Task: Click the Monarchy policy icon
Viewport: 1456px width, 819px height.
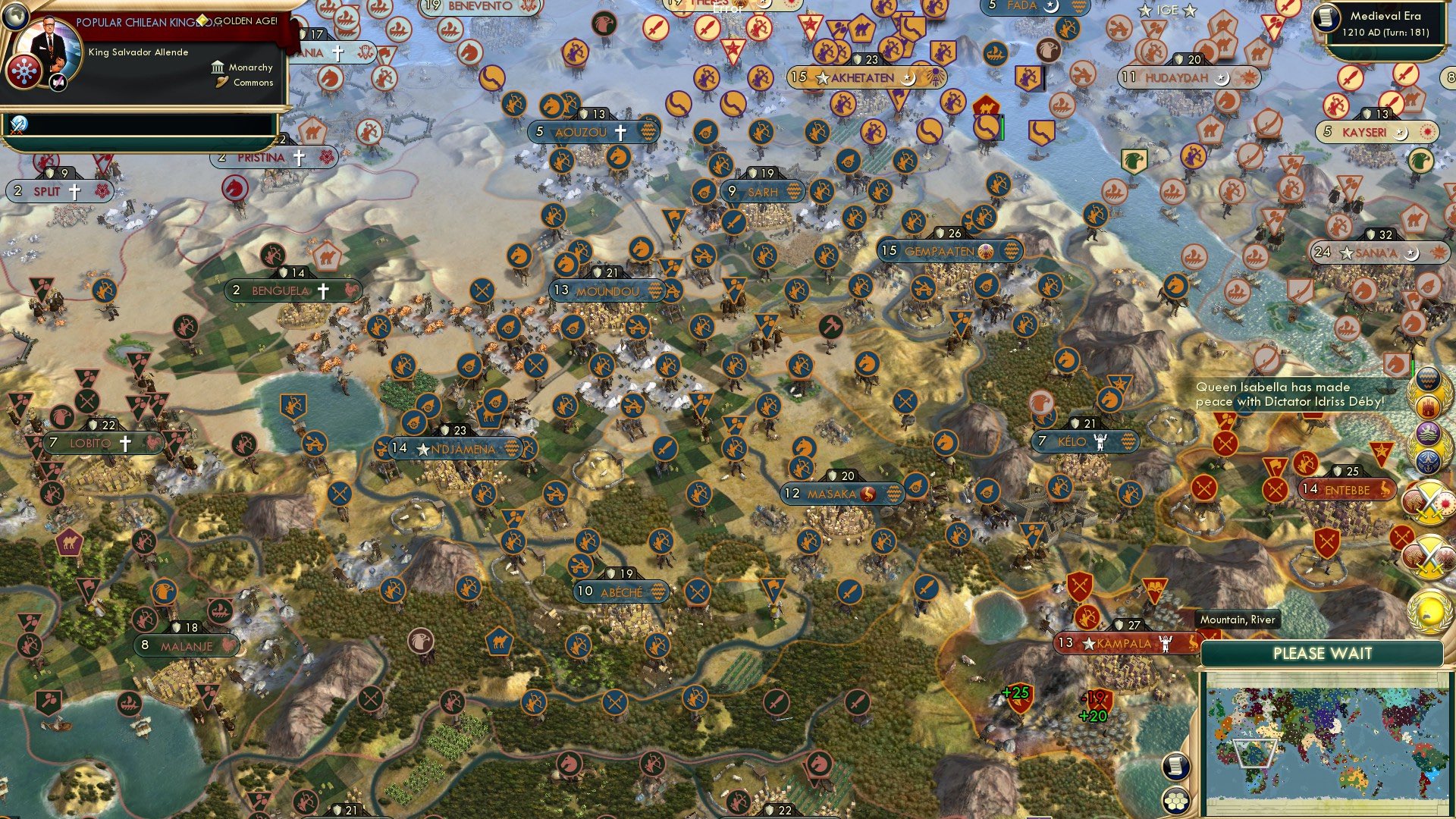Action: 218,69
